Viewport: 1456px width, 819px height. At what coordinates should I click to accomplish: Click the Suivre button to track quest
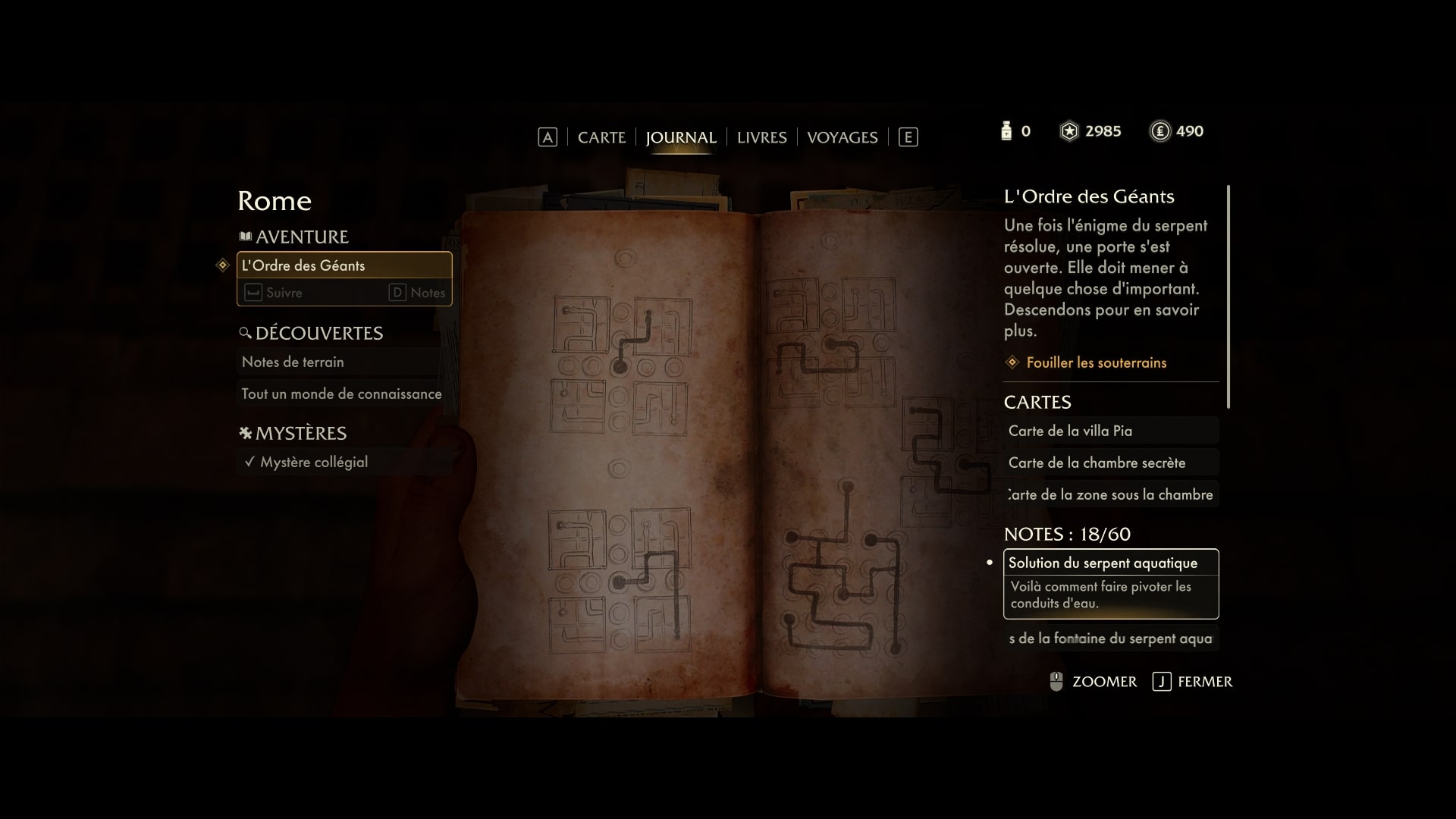(275, 293)
